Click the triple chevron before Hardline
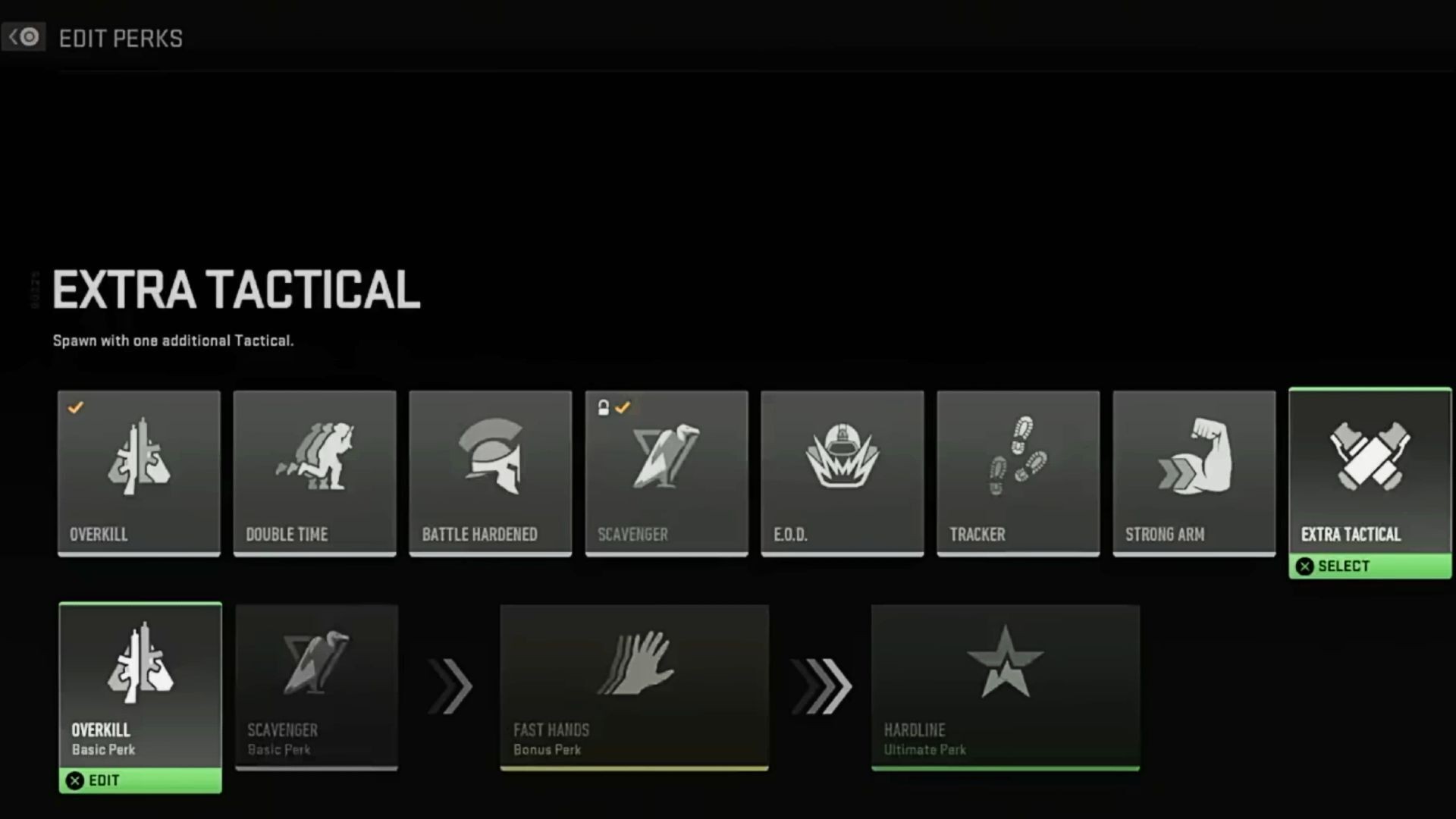The height and width of the screenshot is (819, 1456). pyautogui.click(x=821, y=686)
